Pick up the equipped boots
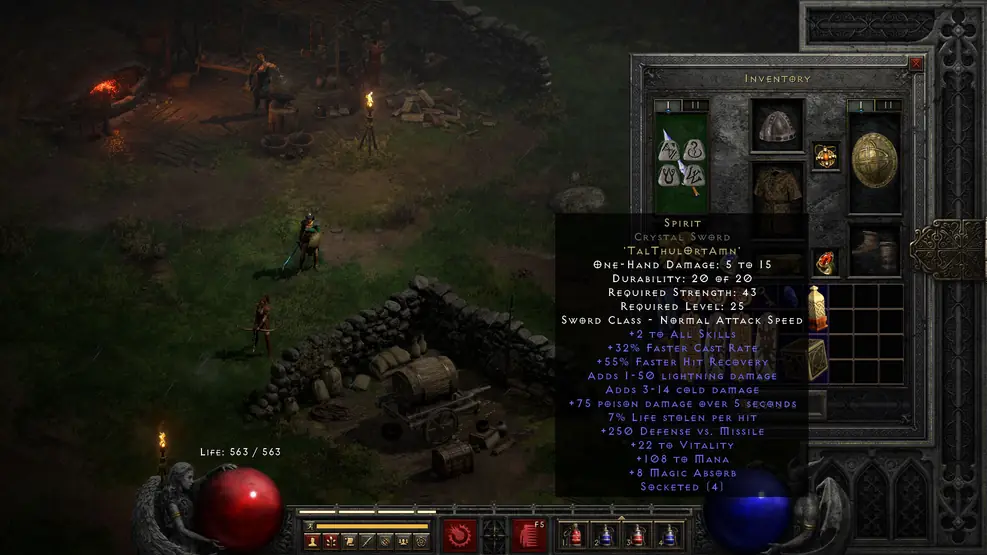987x555 pixels. 874,248
